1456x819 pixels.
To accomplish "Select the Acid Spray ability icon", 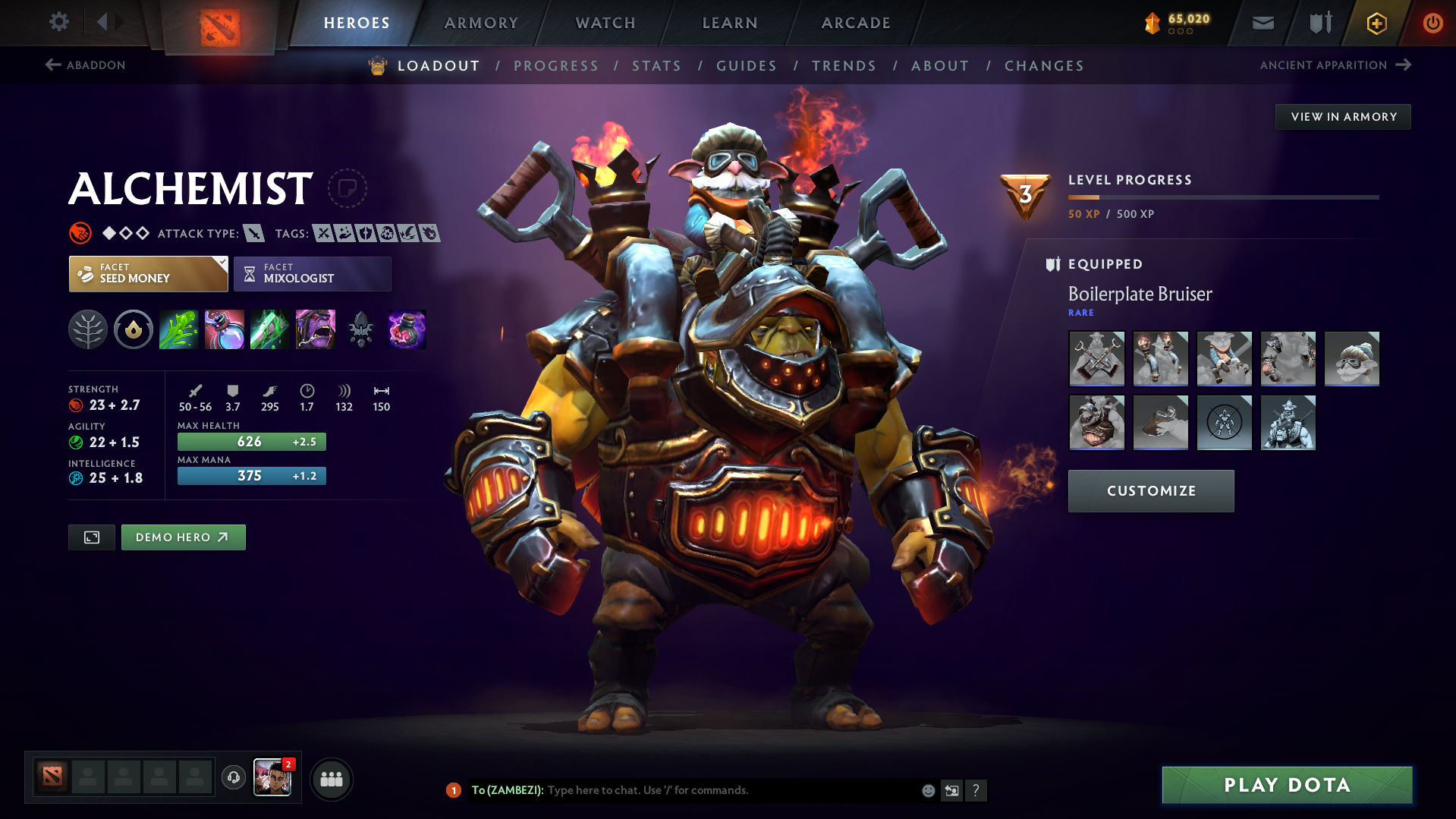I will (178, 329).
